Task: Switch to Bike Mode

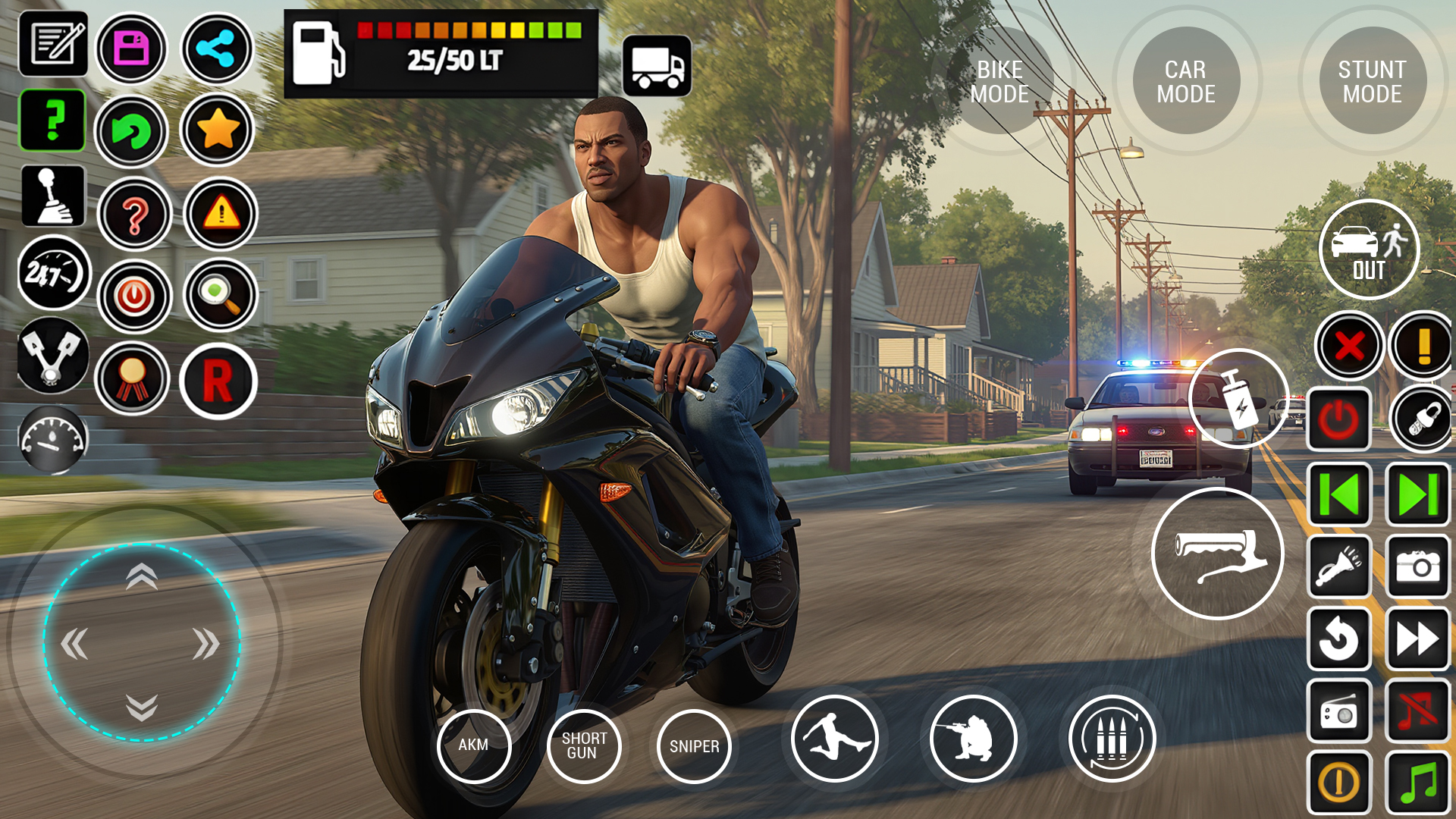Action: click(x=999, y=81)
